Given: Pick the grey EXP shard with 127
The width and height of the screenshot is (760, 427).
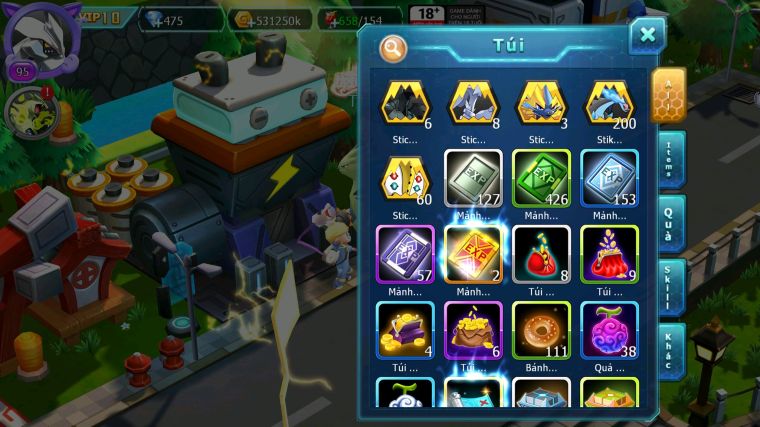Looking at the screenshot, I should click(x=473, y=178).
